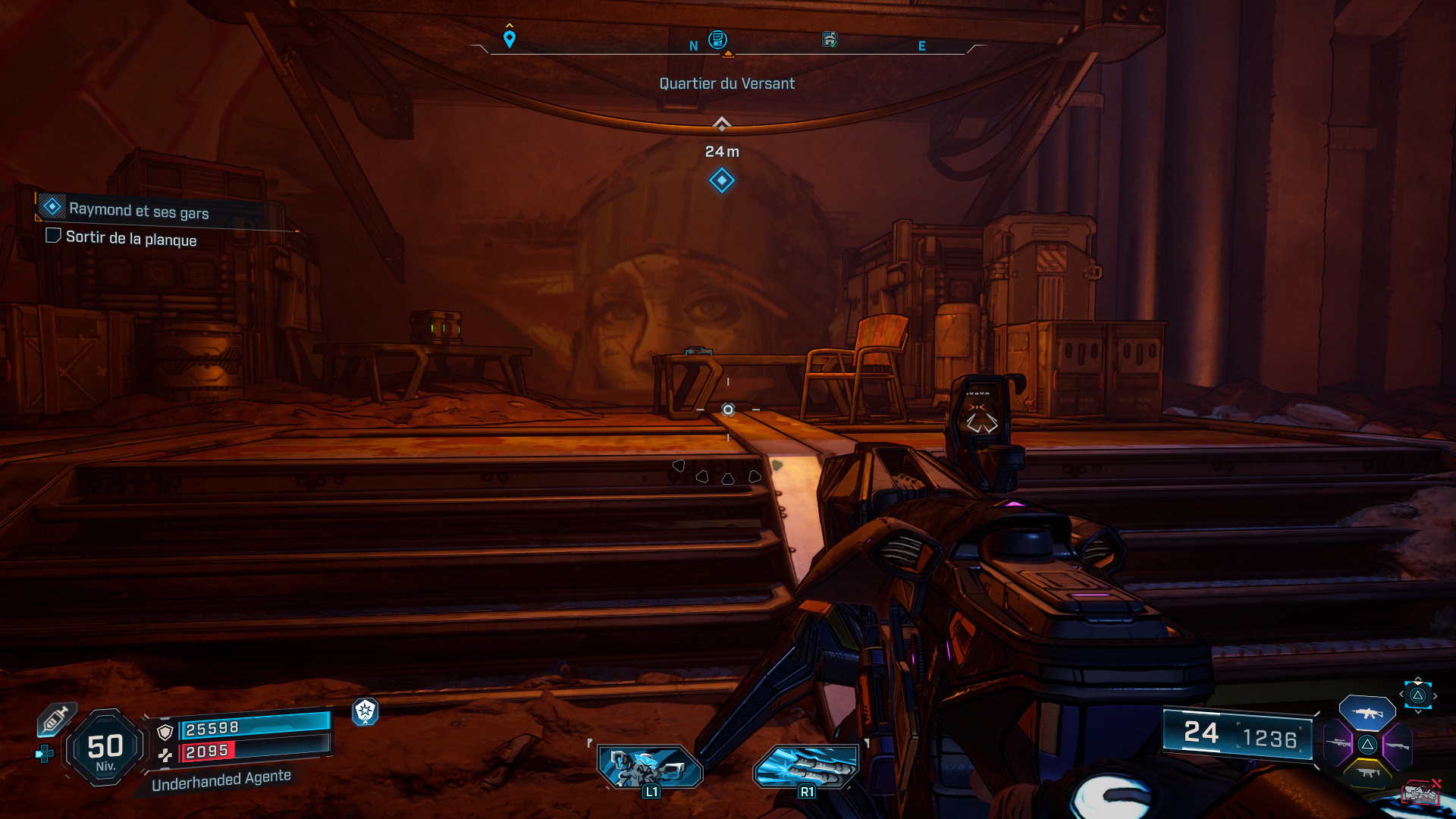
Task: Select the 'Quartier du Versant' location label
Action: click(x=727, y=83)
